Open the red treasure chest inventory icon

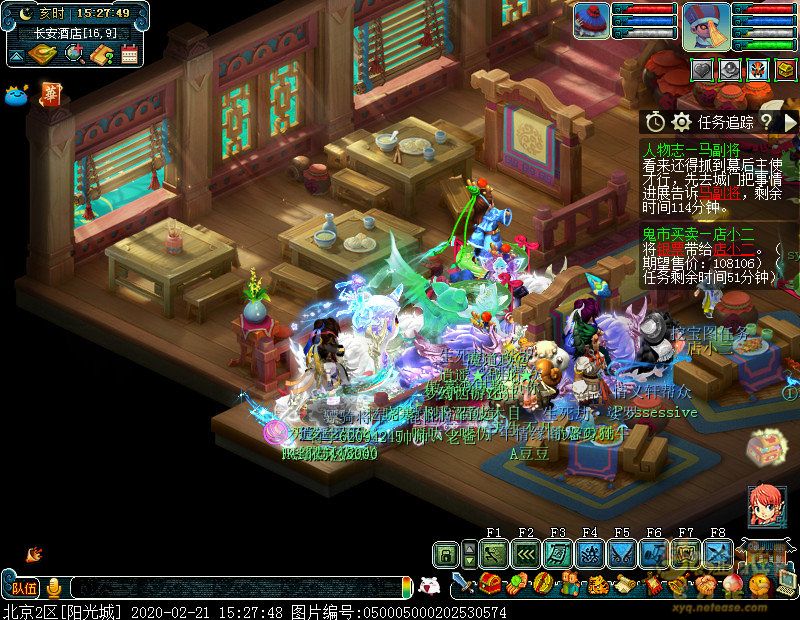[490, 583]
